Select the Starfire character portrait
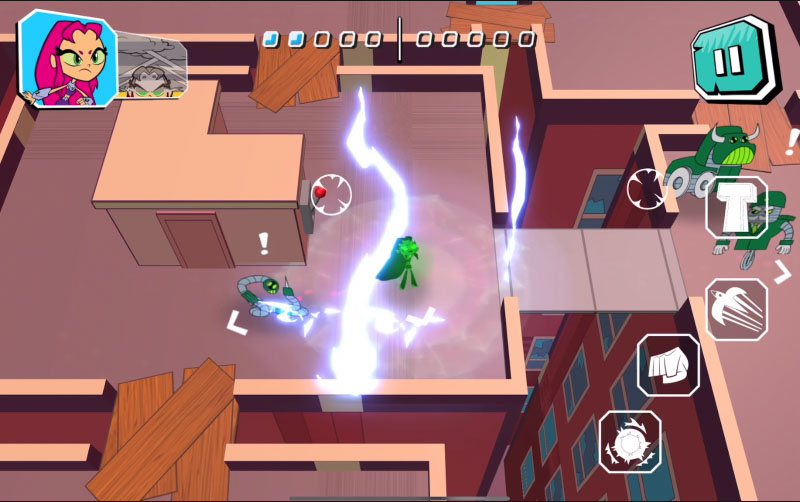800x502 pixels. [66, 58]
